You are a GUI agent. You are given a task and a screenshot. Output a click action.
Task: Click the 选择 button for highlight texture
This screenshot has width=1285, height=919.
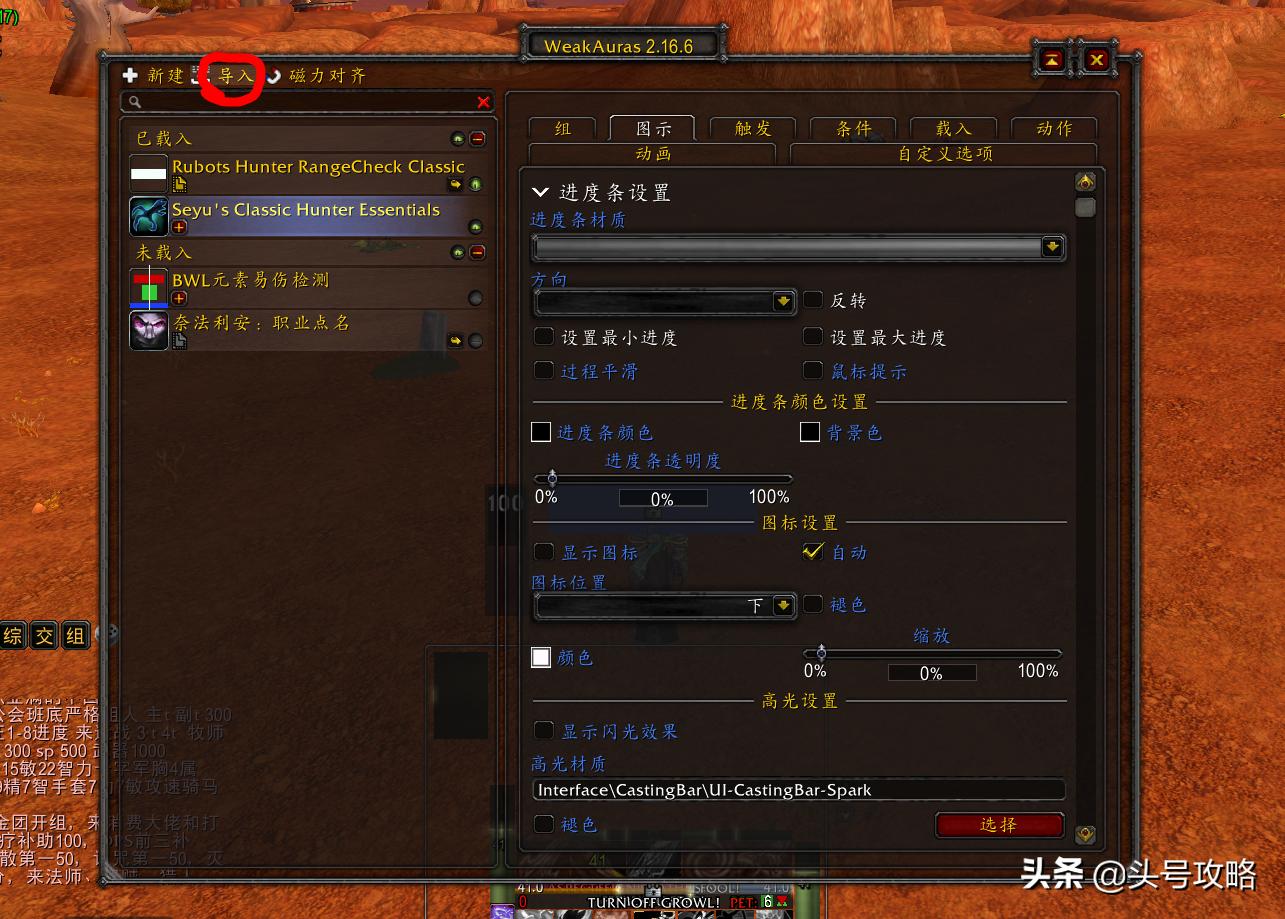999,825
